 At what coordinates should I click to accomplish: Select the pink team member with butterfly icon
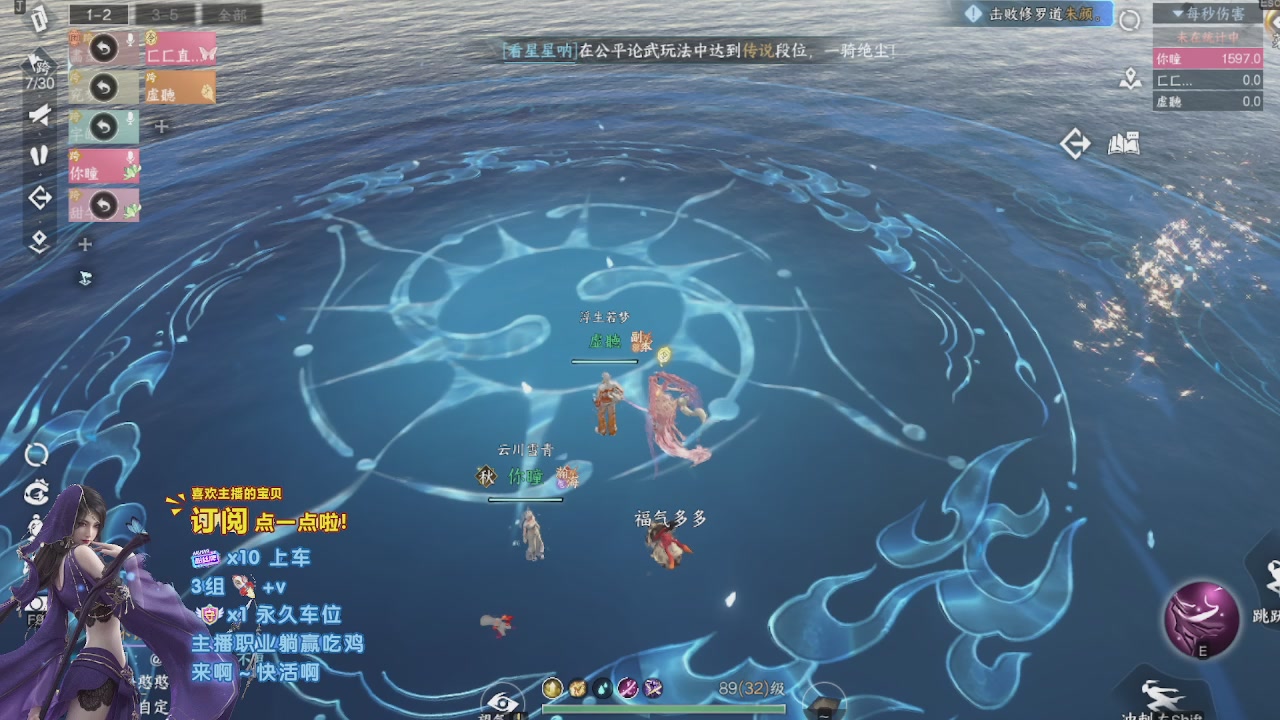point(178,49)
